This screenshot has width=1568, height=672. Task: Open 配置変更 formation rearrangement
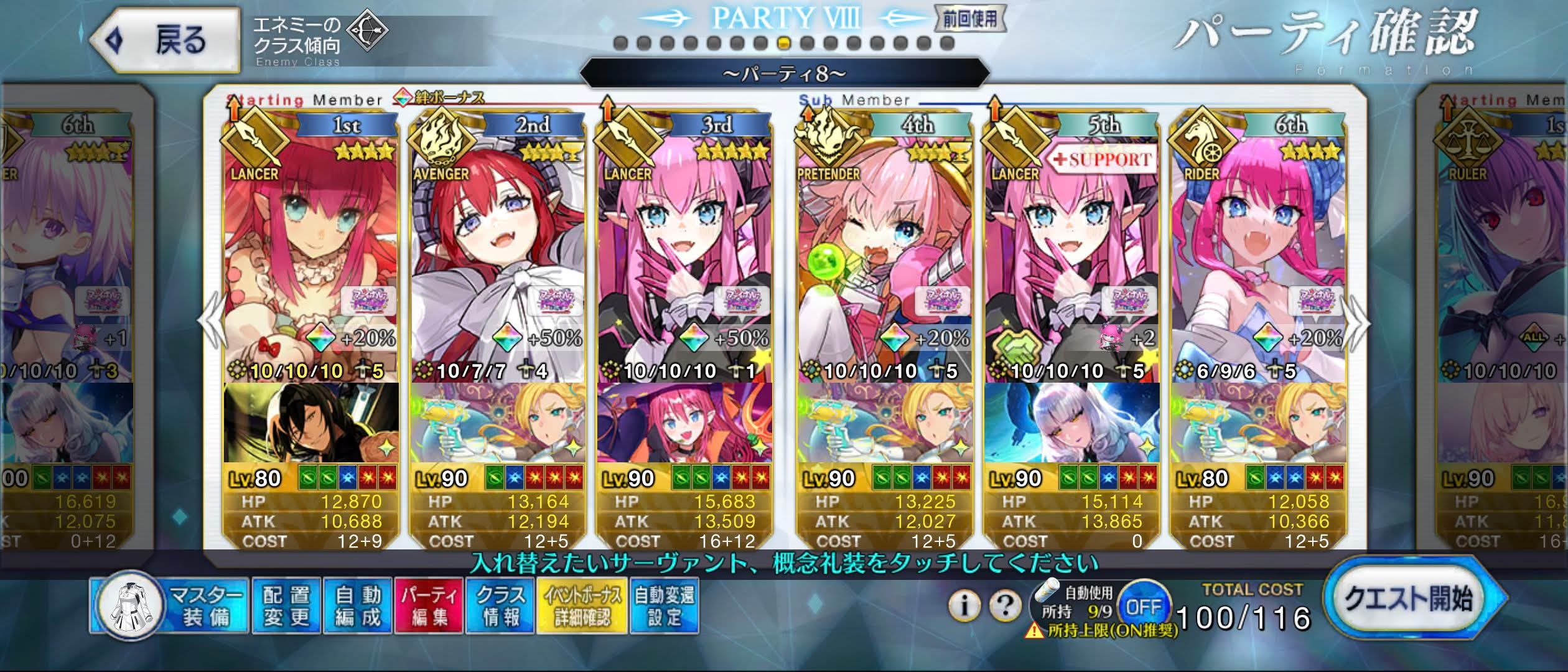click(x=286, y=605)
